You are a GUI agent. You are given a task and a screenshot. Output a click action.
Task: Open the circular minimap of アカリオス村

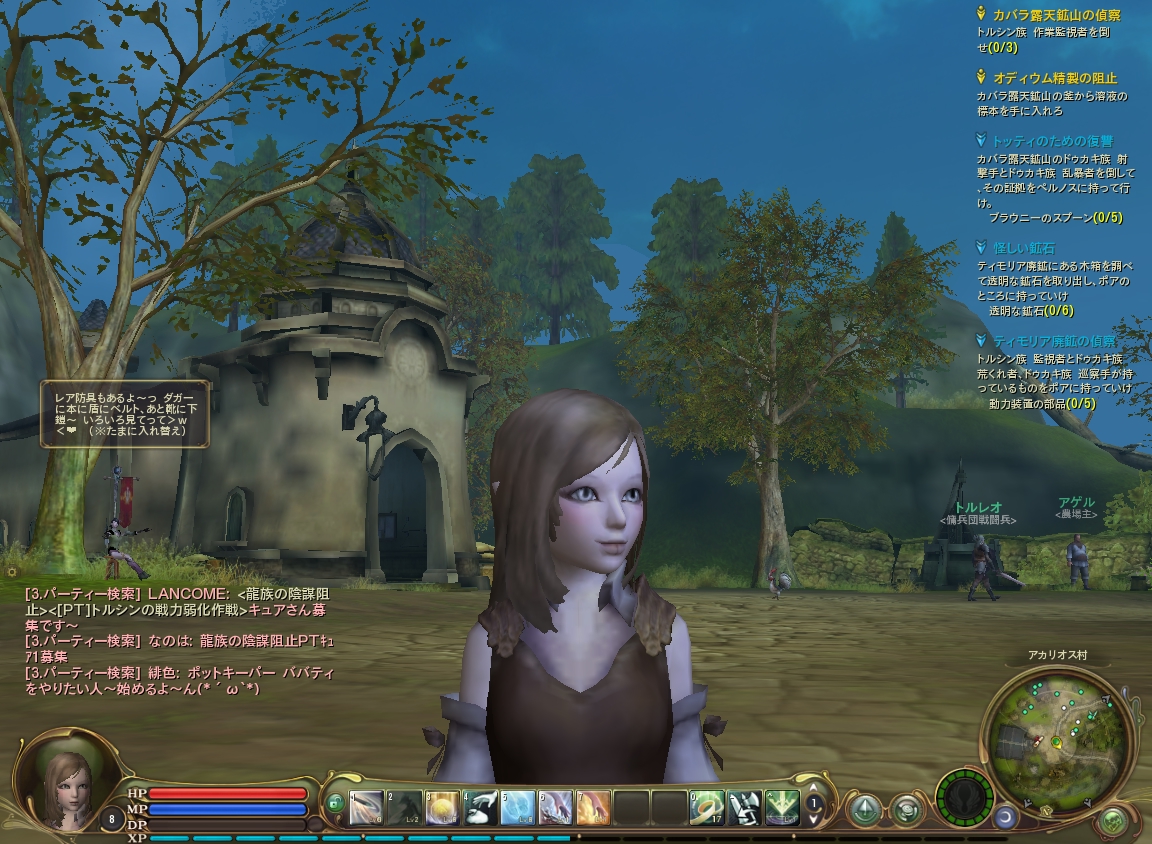[1058, 741]
